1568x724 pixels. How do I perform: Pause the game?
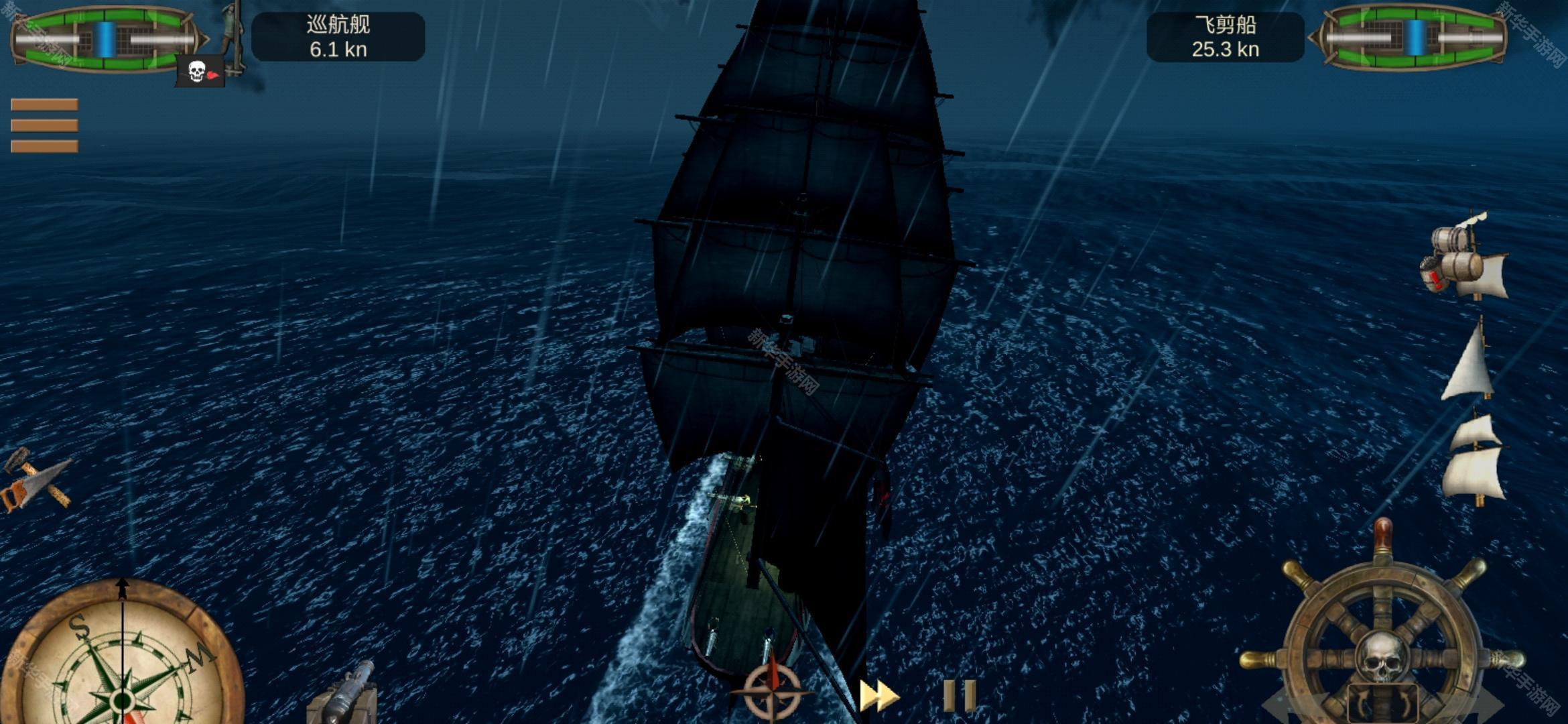point(959,696)
